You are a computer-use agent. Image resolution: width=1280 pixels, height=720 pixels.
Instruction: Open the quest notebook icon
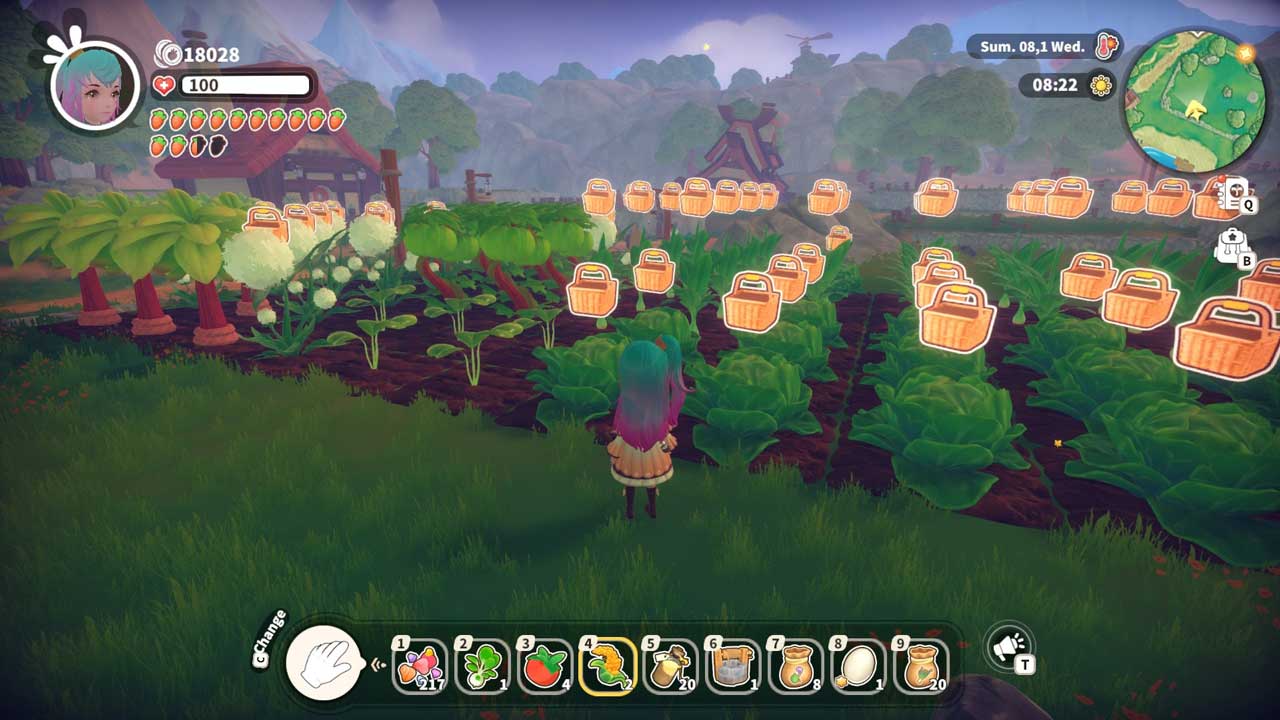(x=1232, y=193)
